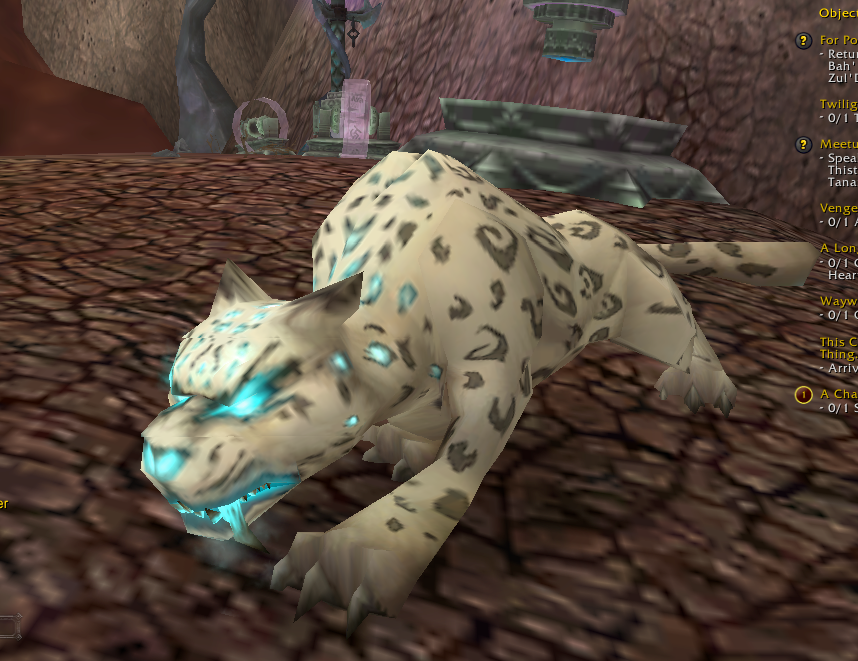
Task: Select the 'Wayw...' quest entry
Action: click(838, 300)
